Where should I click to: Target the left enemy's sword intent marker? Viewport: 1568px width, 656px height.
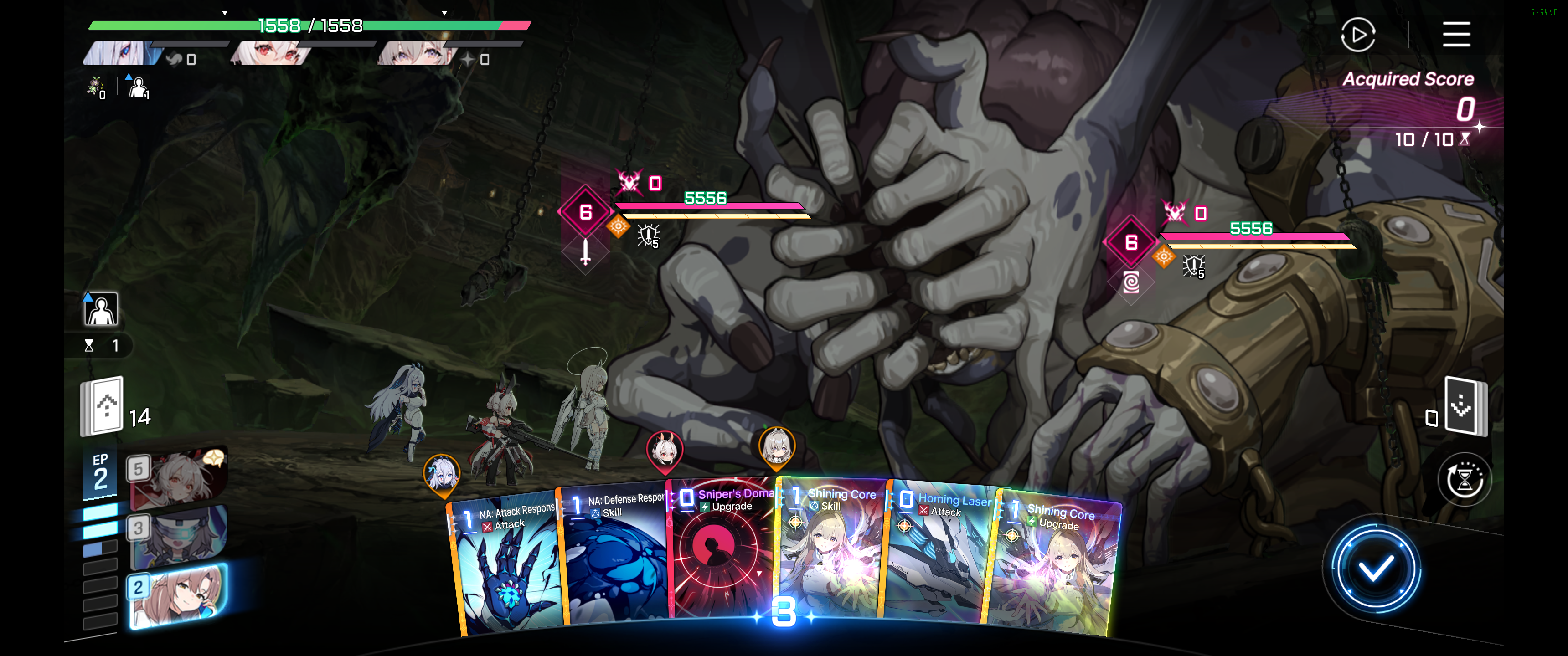tap(585, 252)
